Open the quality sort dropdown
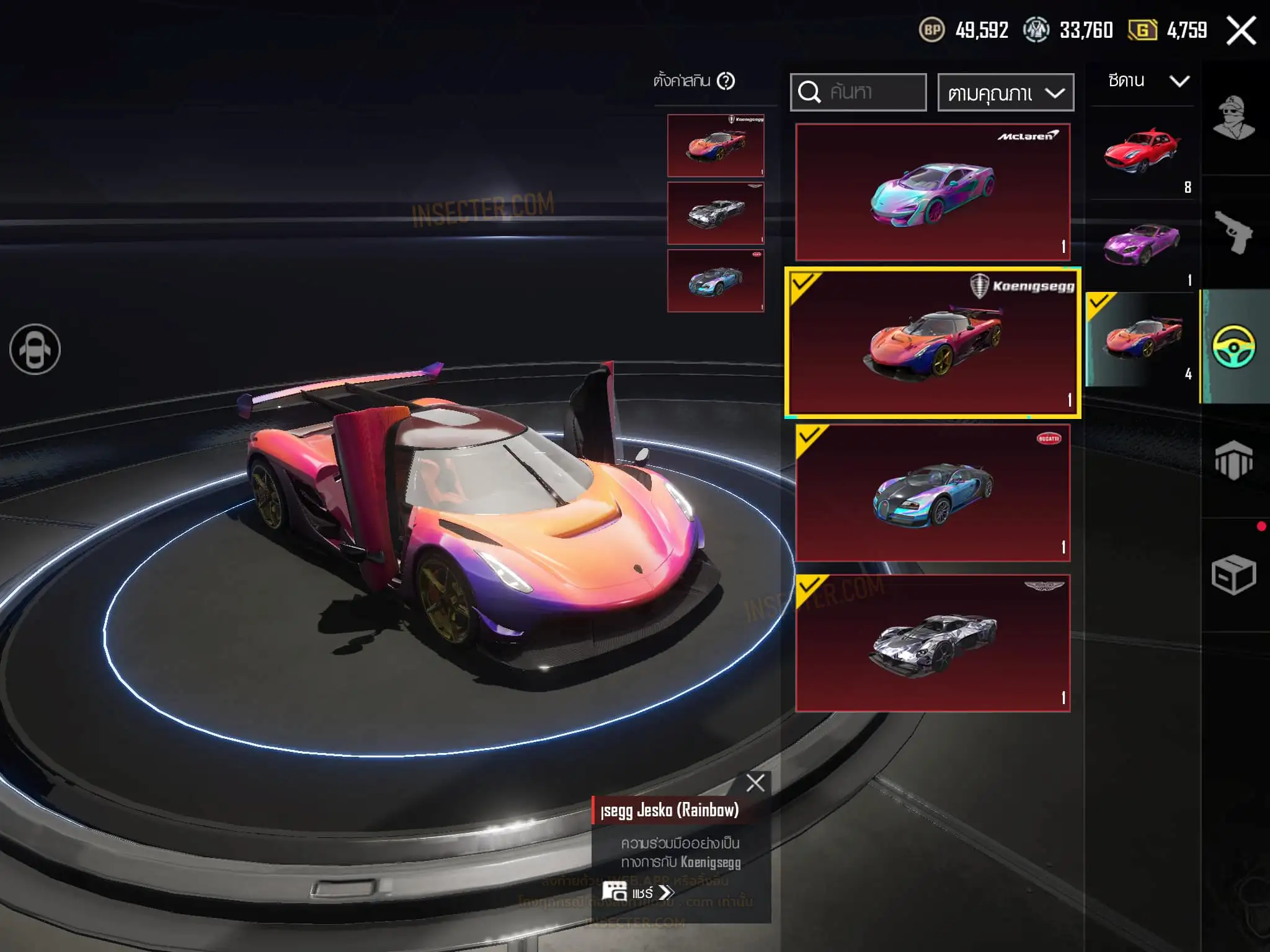Screen dimensions: 1270x952 pyautogui.click(x=1005, y=93)
